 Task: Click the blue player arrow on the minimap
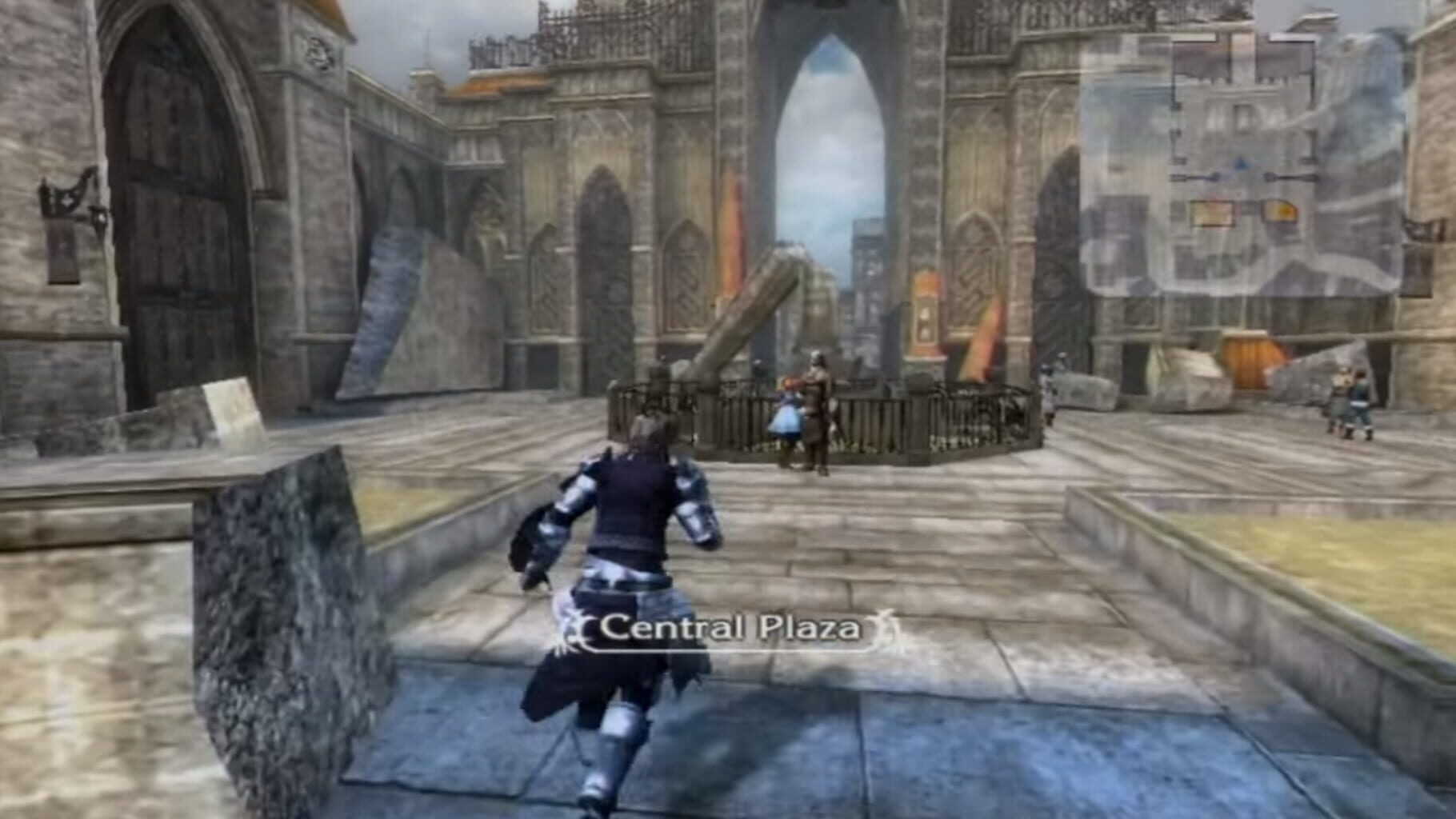coord(1240,162)
